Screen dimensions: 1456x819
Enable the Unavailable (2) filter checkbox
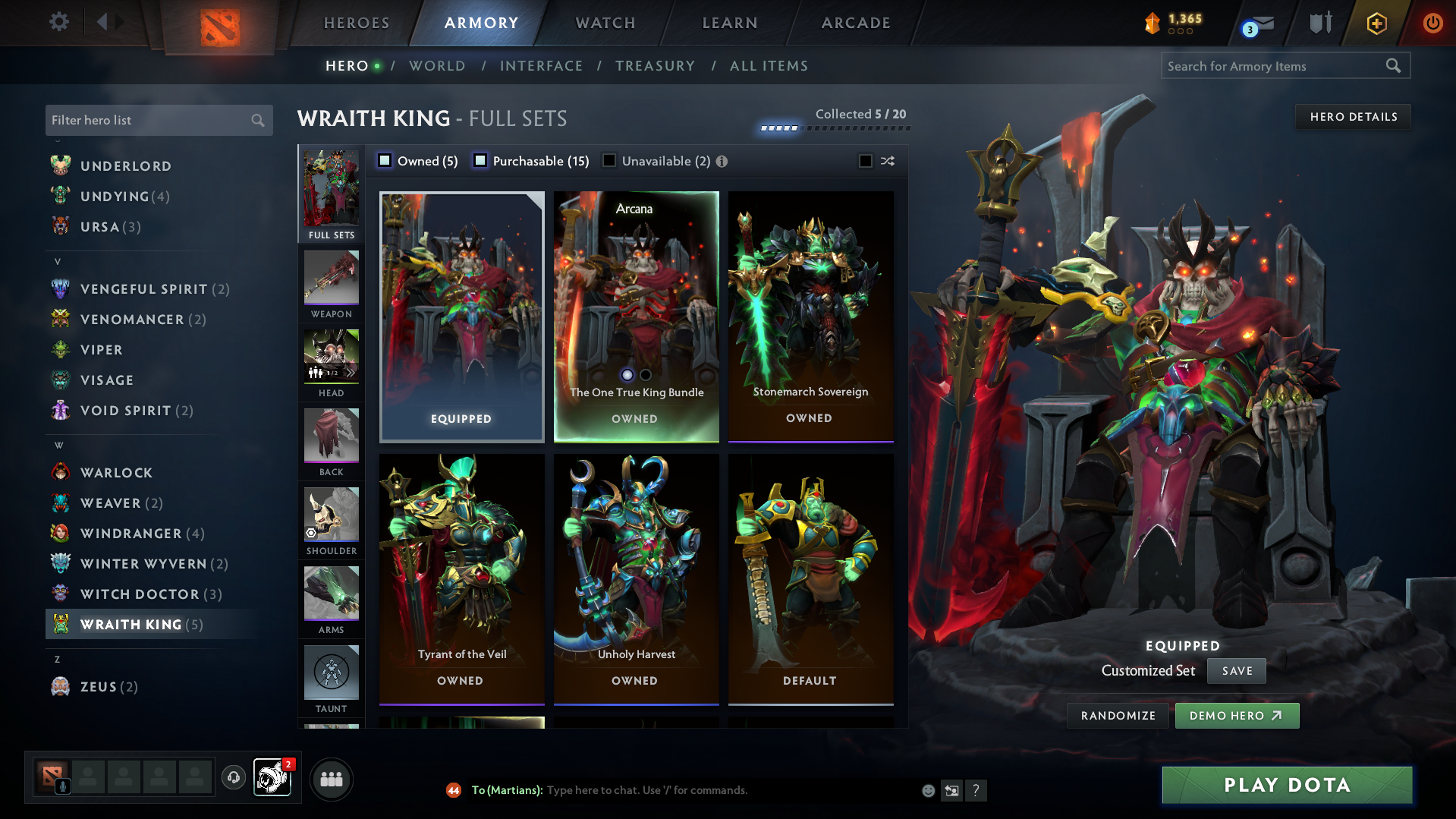(x=609, y=160)
